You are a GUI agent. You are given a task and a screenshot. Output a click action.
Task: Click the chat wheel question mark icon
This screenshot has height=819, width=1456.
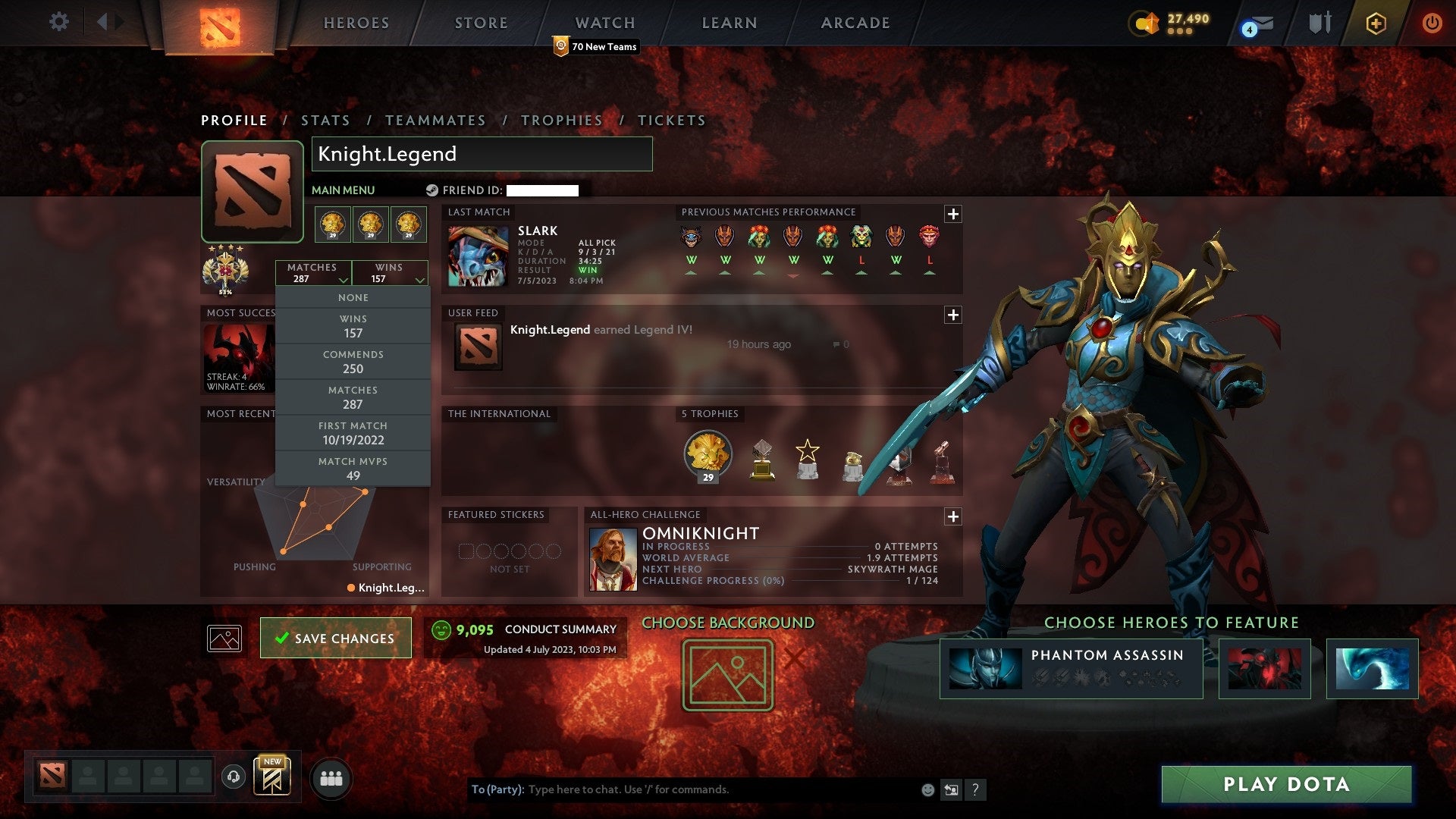point(975,789)
